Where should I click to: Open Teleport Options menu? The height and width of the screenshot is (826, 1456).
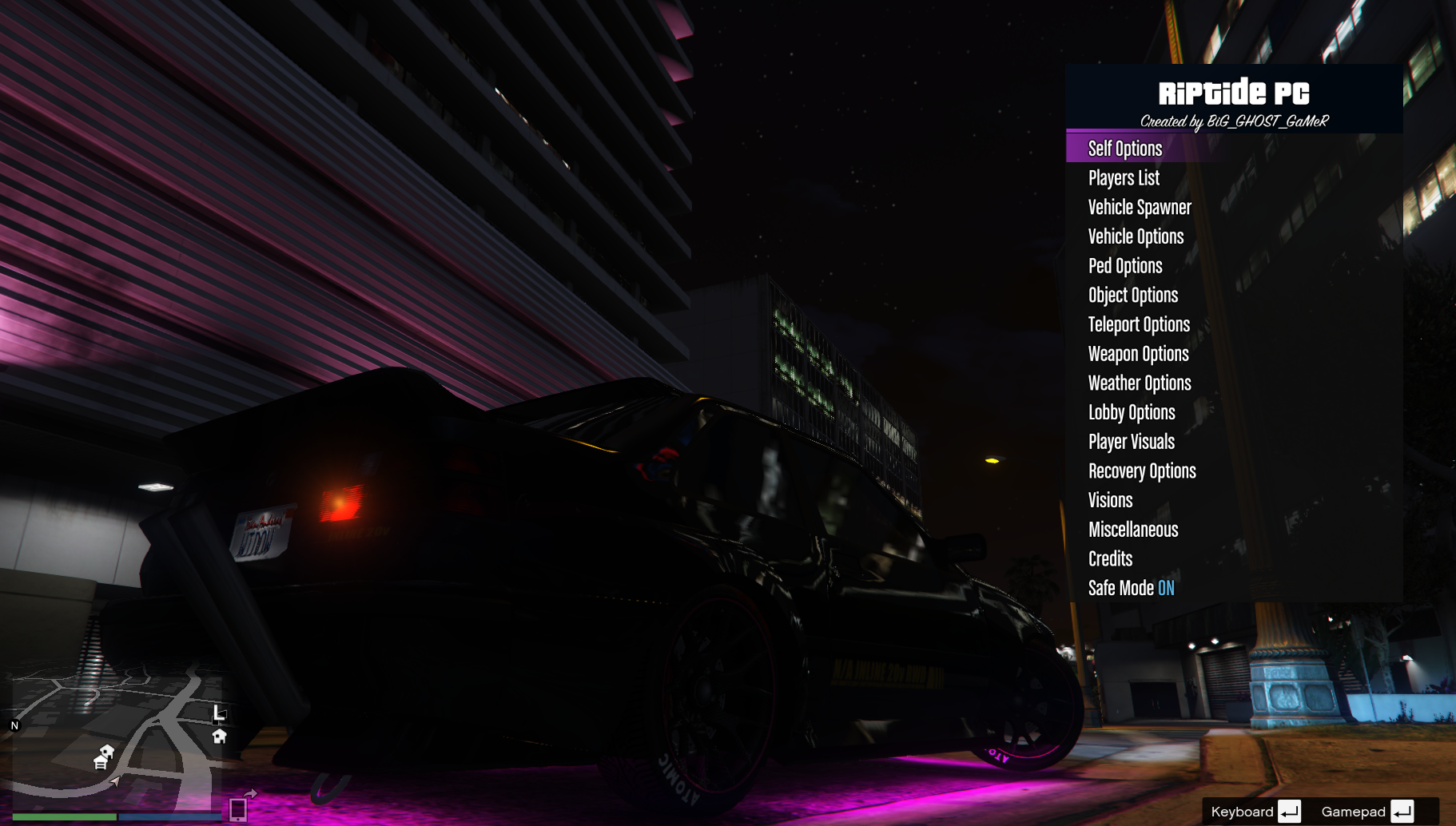1139,324
